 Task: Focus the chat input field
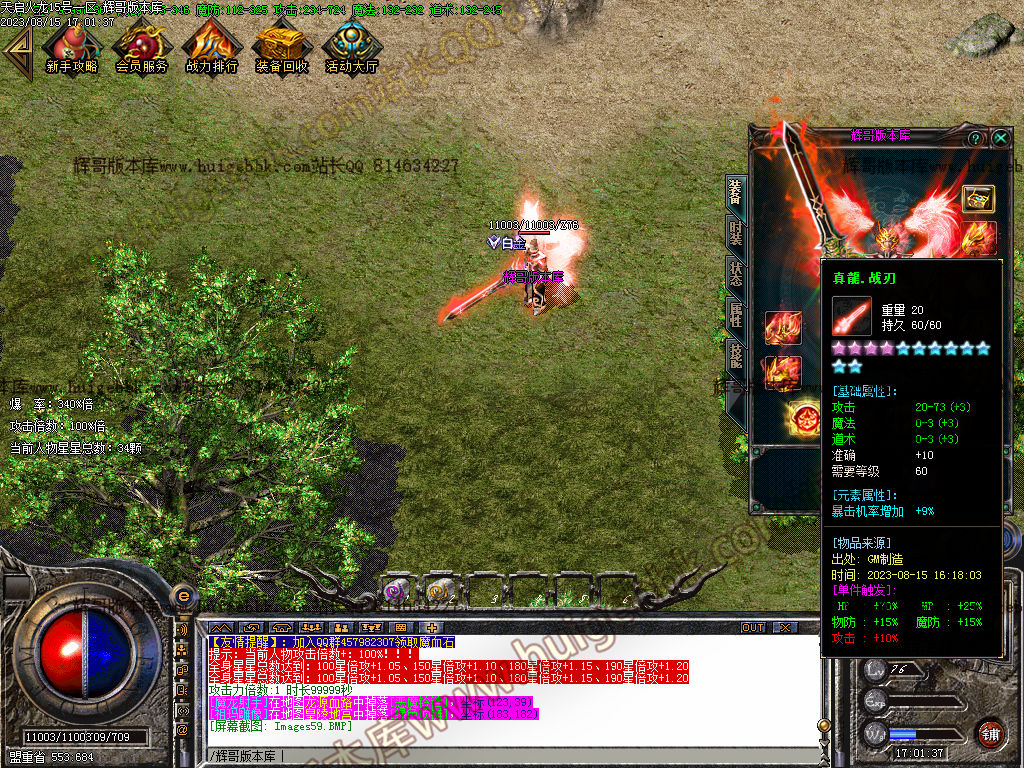[500, 753]
